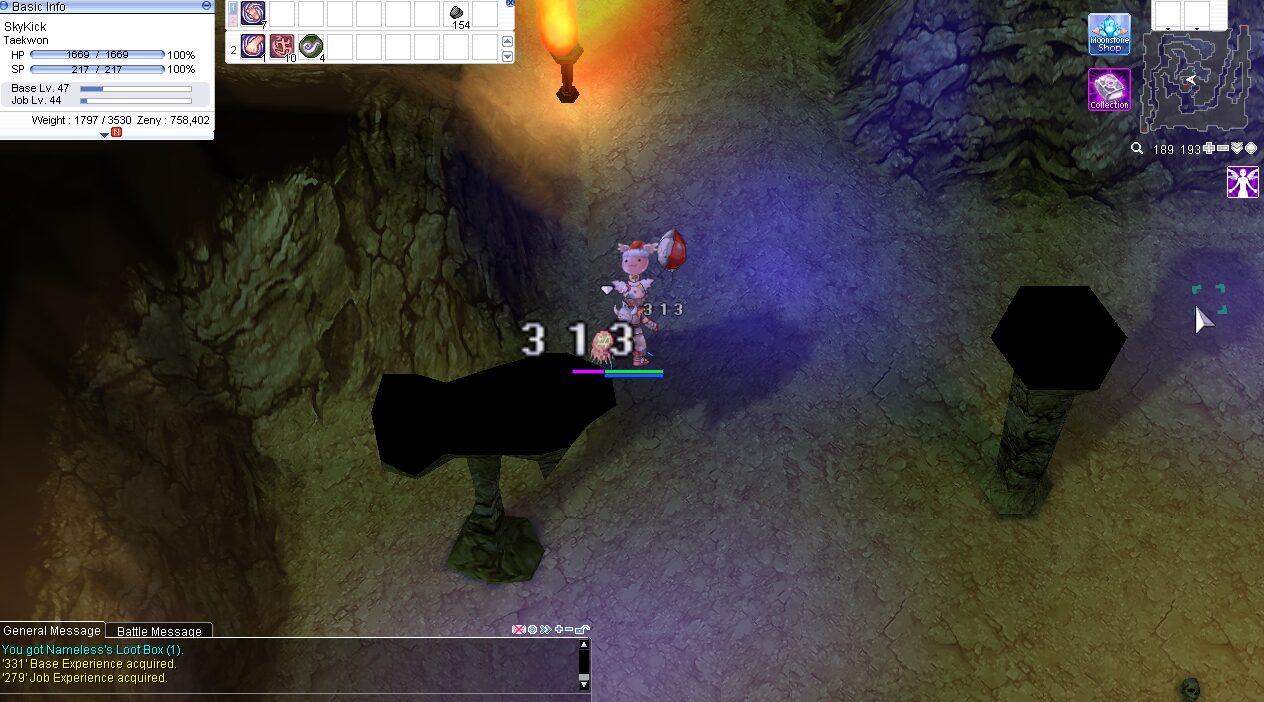Viewport: 1264px width, 702px height.
Task: Switch to the Battle Message tab
Action: [159, 631]
